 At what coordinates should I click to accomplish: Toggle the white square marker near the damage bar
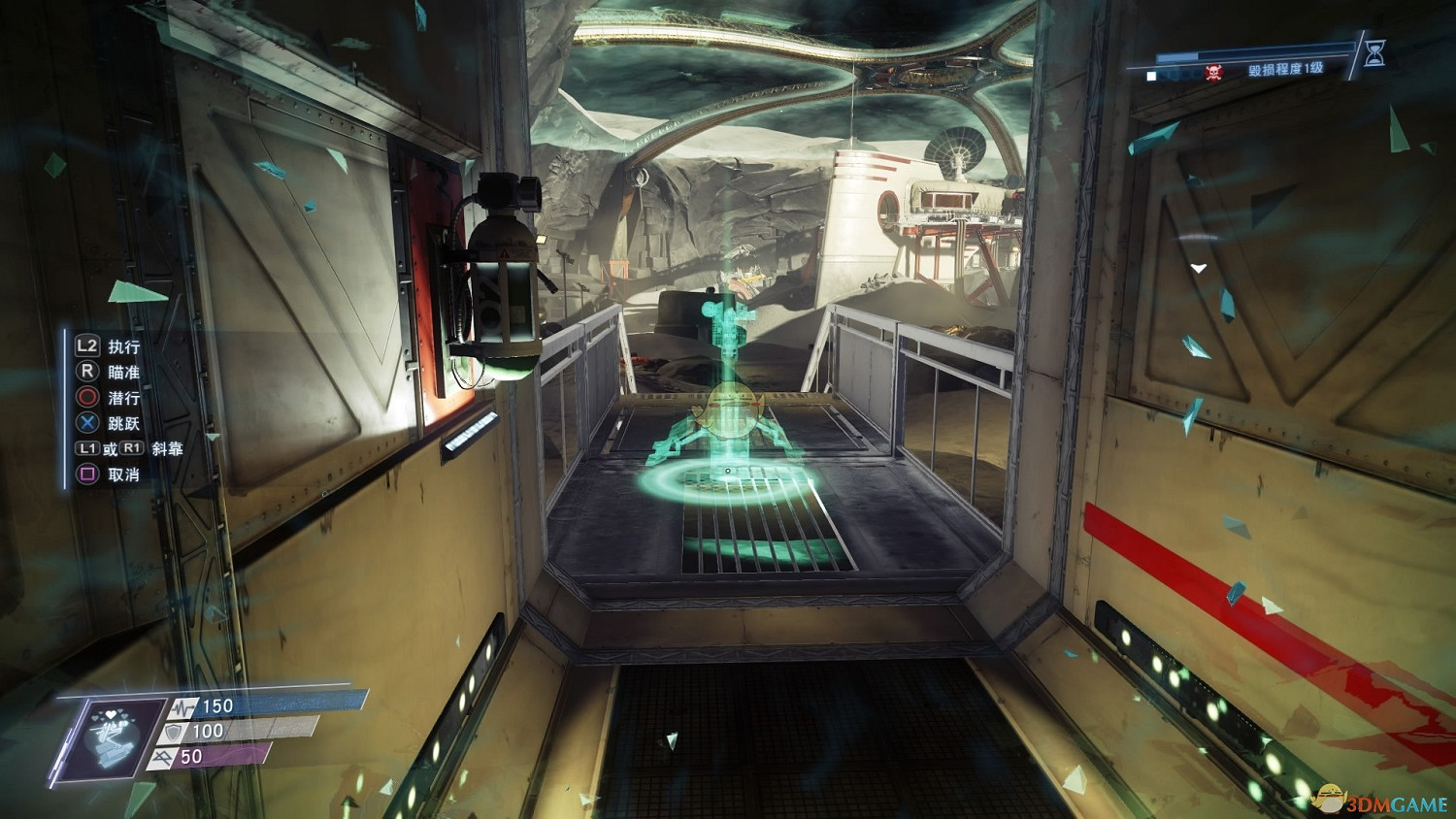coord(1151,75)
